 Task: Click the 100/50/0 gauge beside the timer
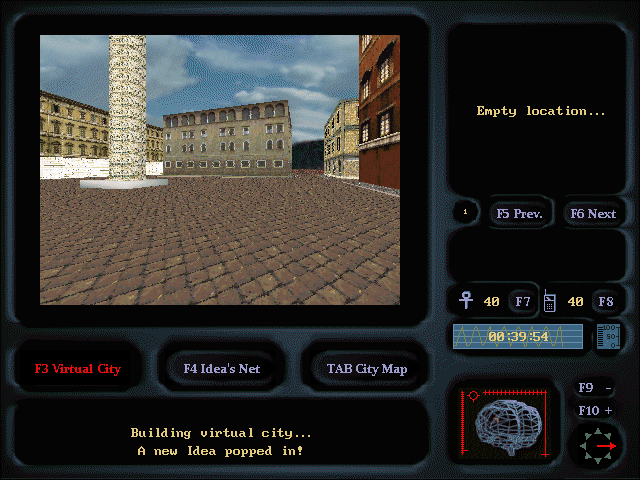(x=608, y=336)
